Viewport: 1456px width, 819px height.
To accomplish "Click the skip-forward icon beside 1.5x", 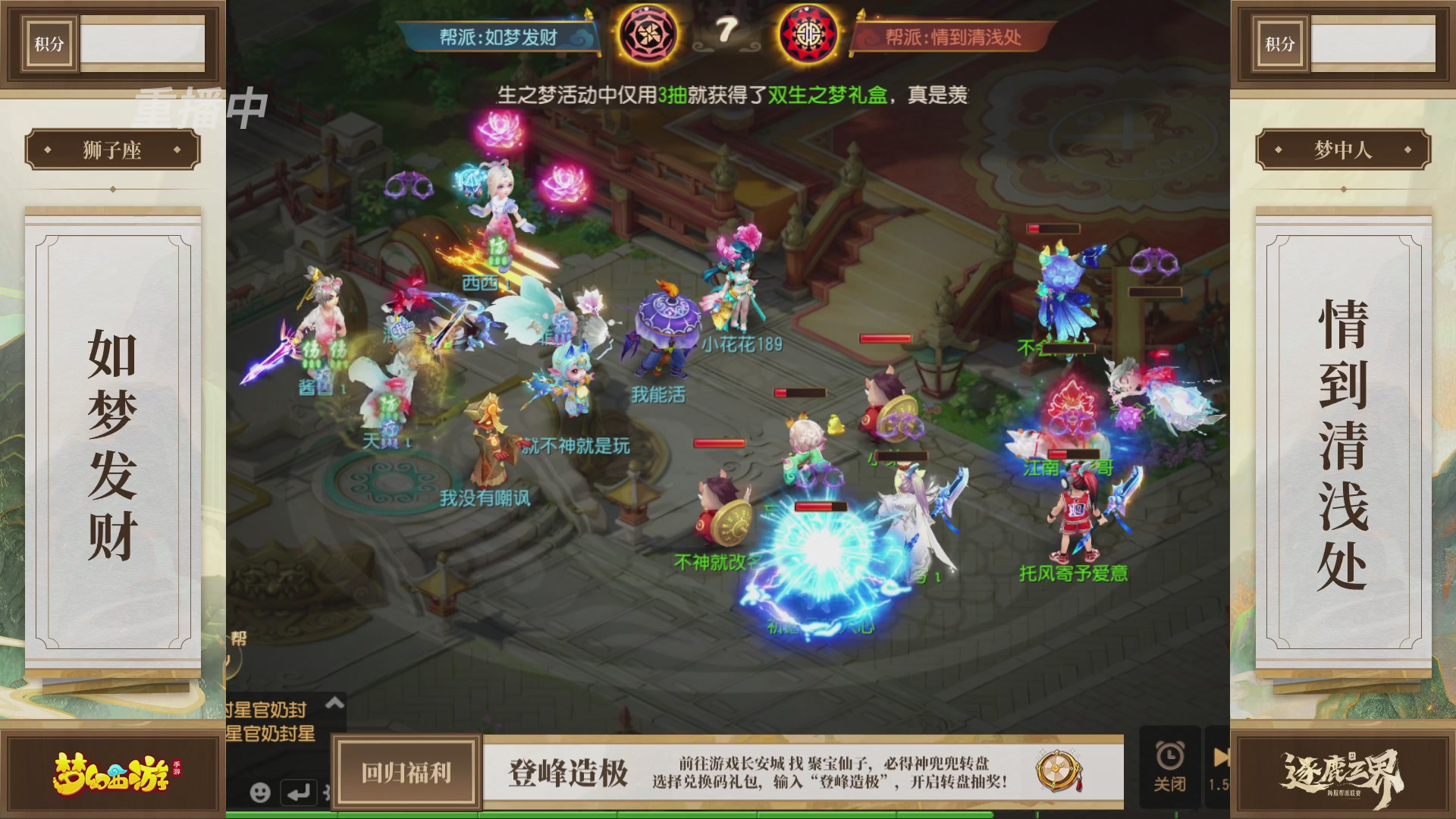I will pos(1221,757).
